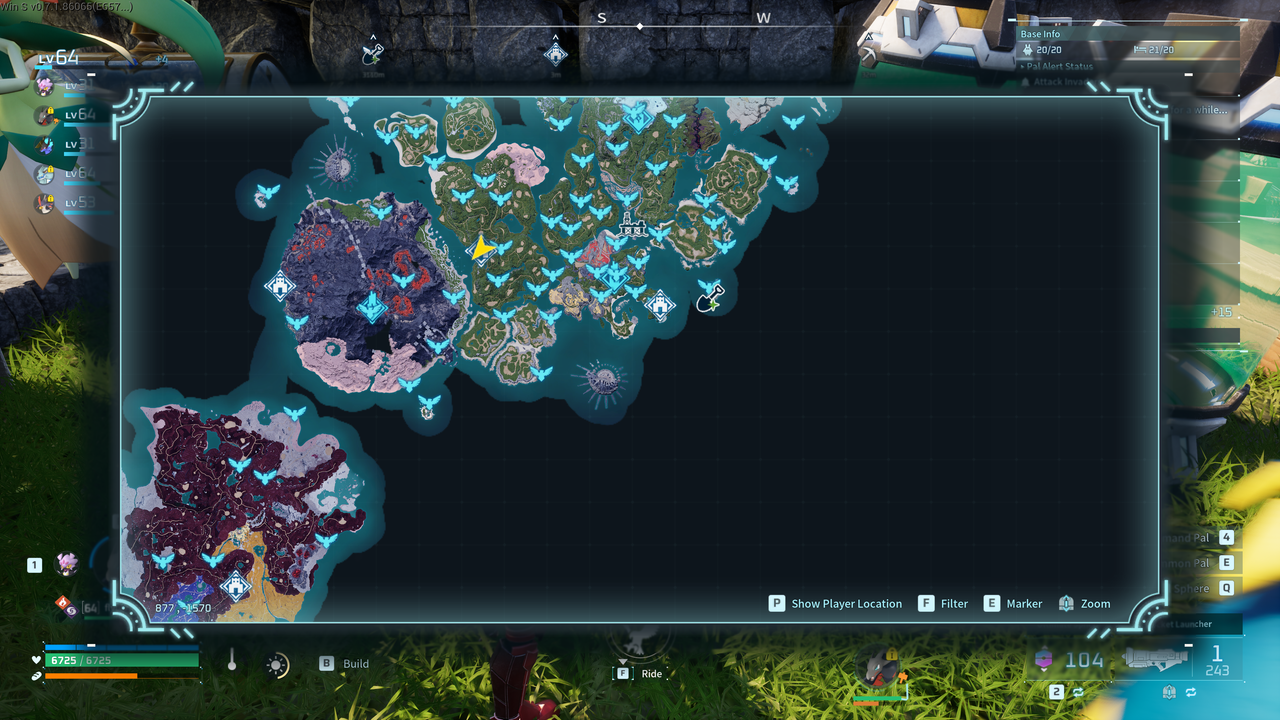1280x720 pixels.
Task: Select the shovel dig site marker
Action: tap(710, 297)
